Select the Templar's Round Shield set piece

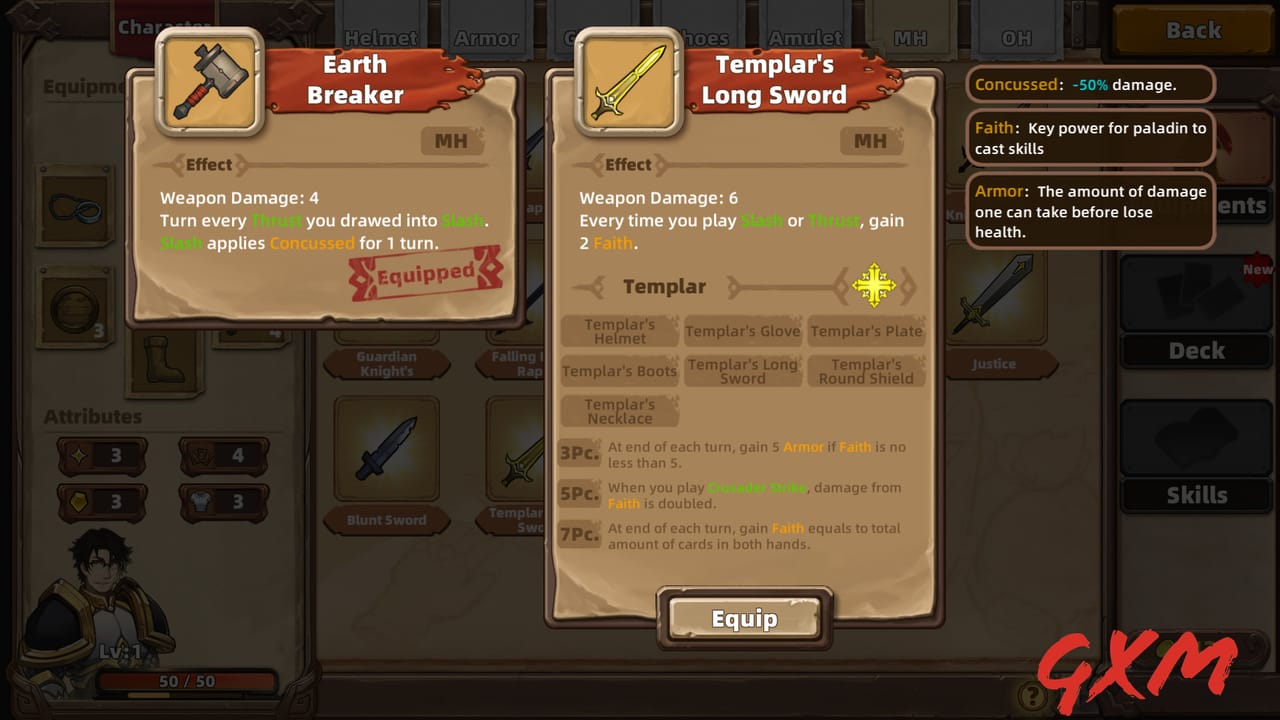(867, 371)
